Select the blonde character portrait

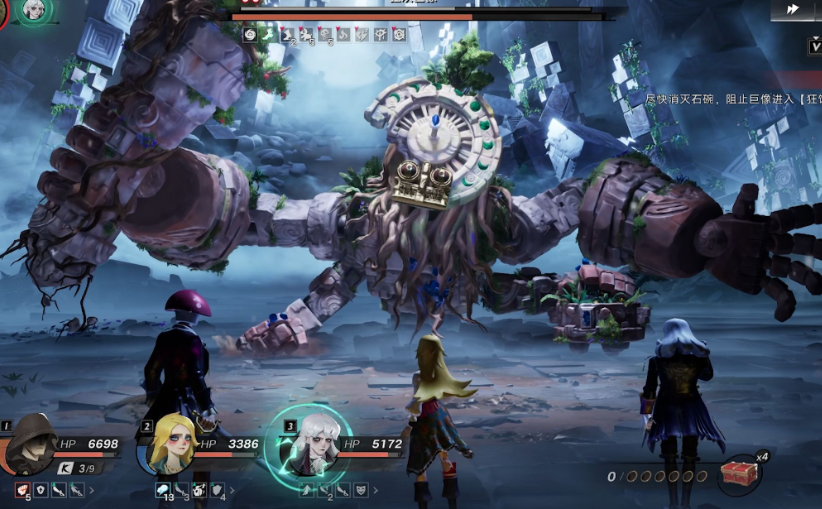(172, 447)
